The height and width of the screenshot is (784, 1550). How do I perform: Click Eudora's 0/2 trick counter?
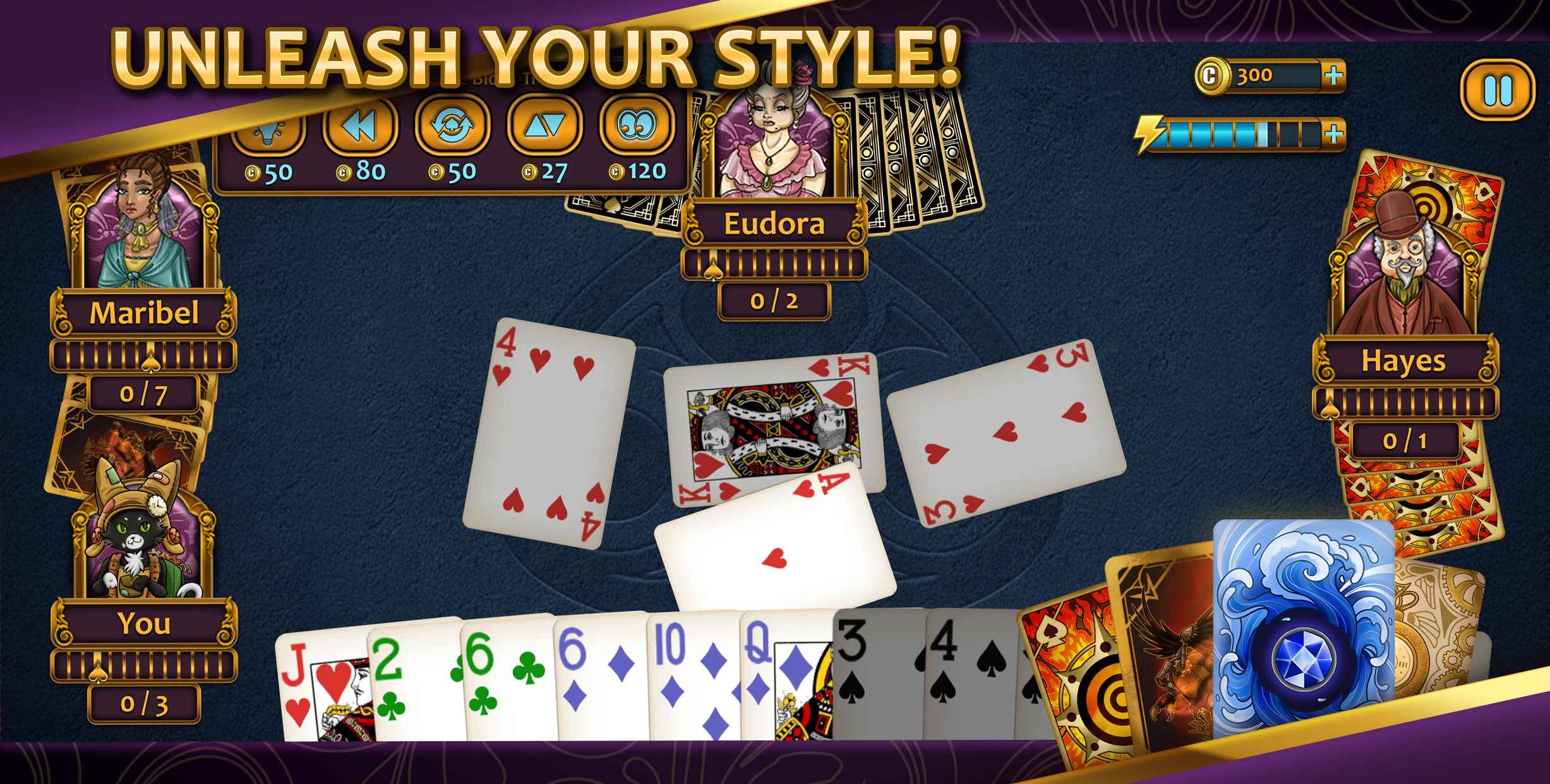click(773, 301)
